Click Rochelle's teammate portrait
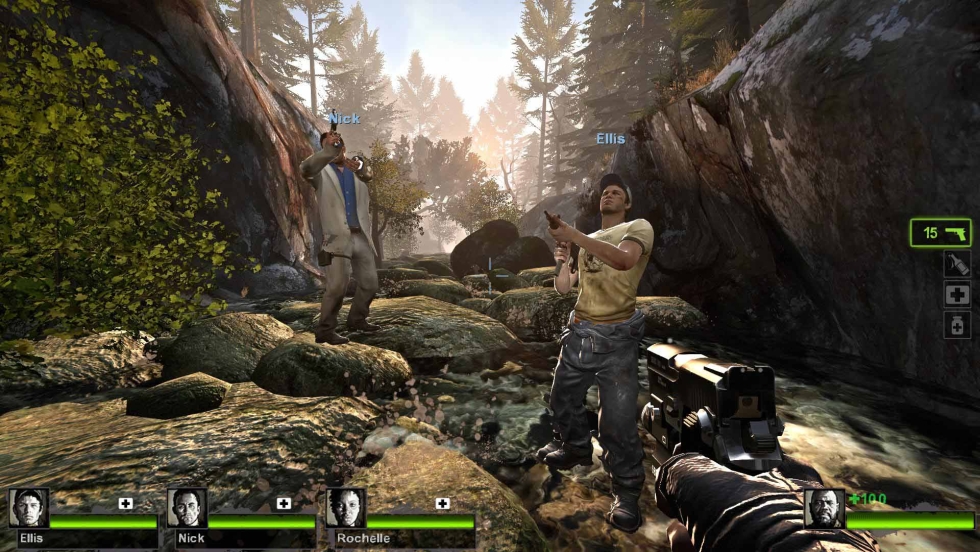This screenshot has height=552, width=980. tap(345, 508)
